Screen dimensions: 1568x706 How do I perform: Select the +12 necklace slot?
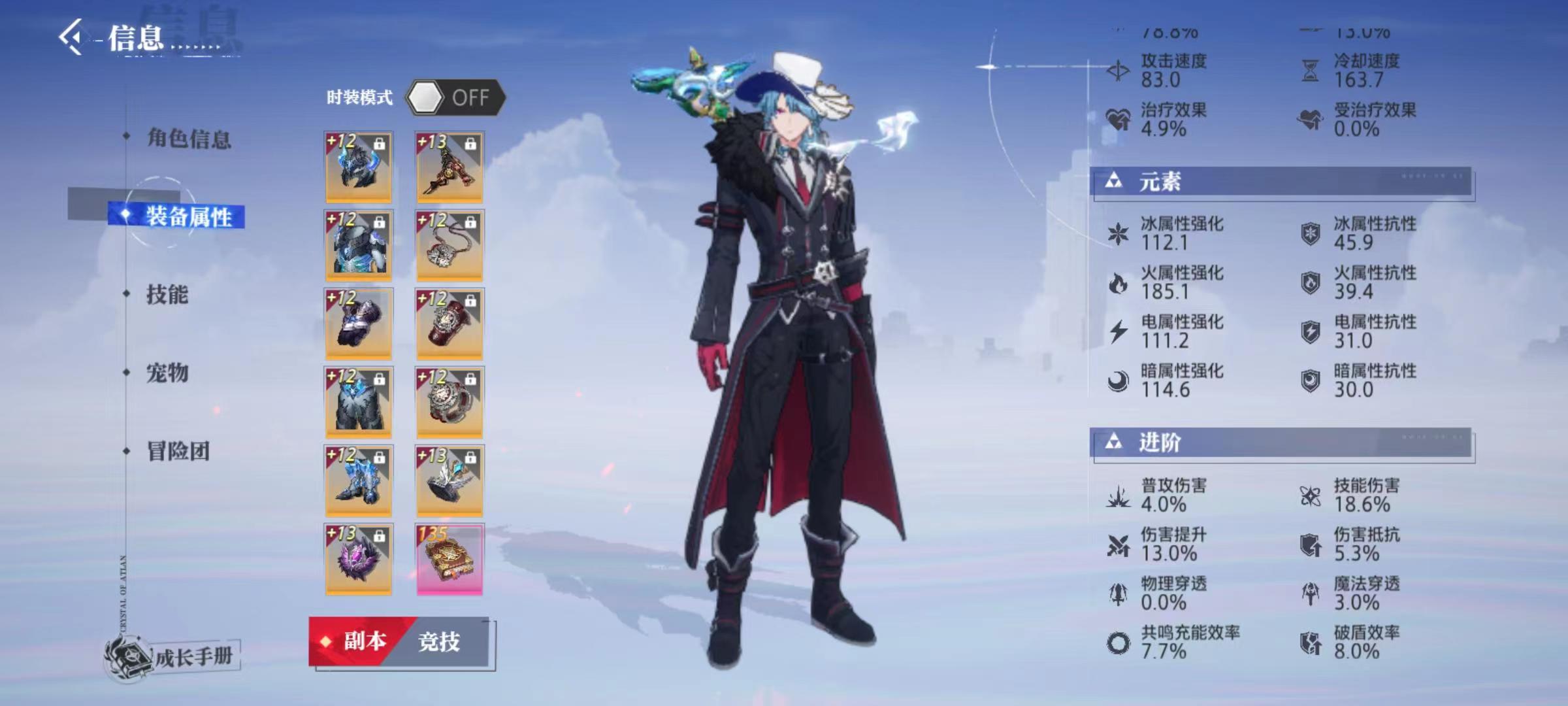pyautogui.click(x=449, y=246)
